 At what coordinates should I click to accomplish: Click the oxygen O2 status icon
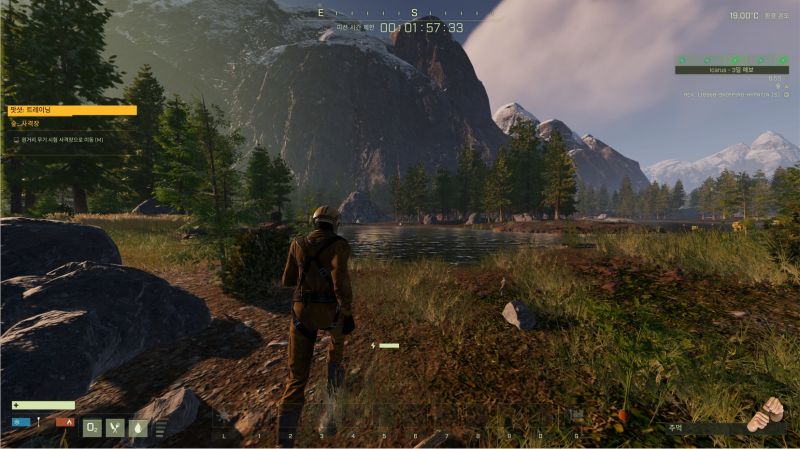92,428
